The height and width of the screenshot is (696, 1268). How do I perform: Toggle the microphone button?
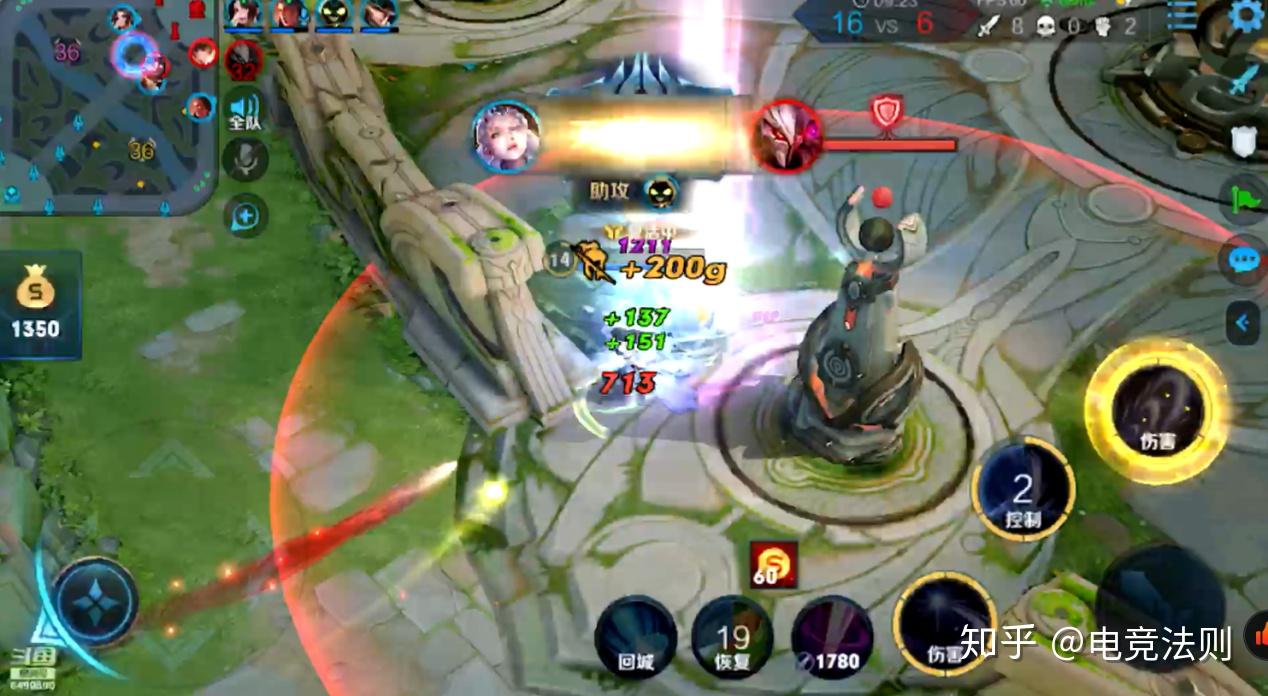point(245,160)
